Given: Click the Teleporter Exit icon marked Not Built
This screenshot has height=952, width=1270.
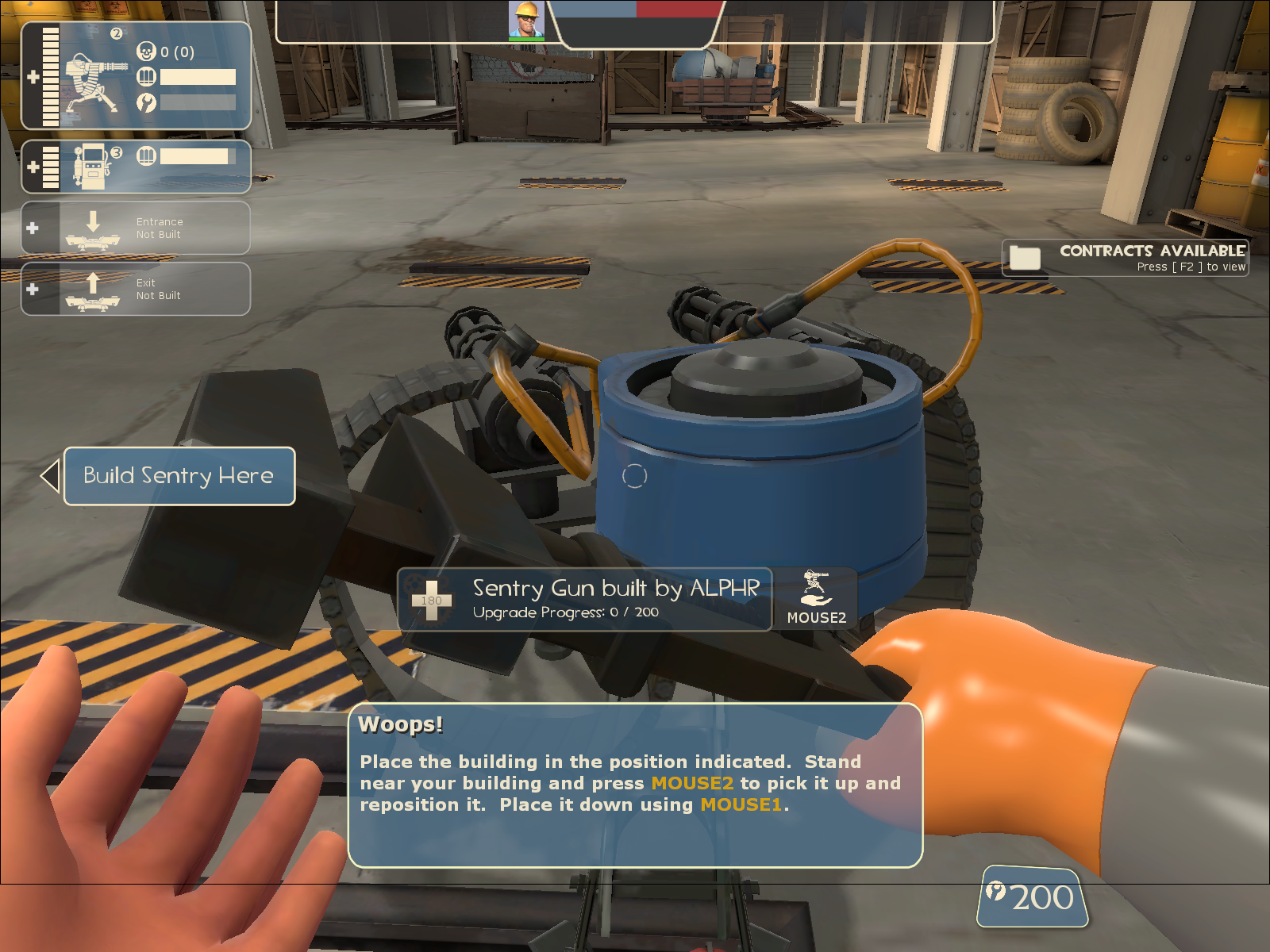Looking at the screenshot, I should pyautogui.click(x=93, y=291).
